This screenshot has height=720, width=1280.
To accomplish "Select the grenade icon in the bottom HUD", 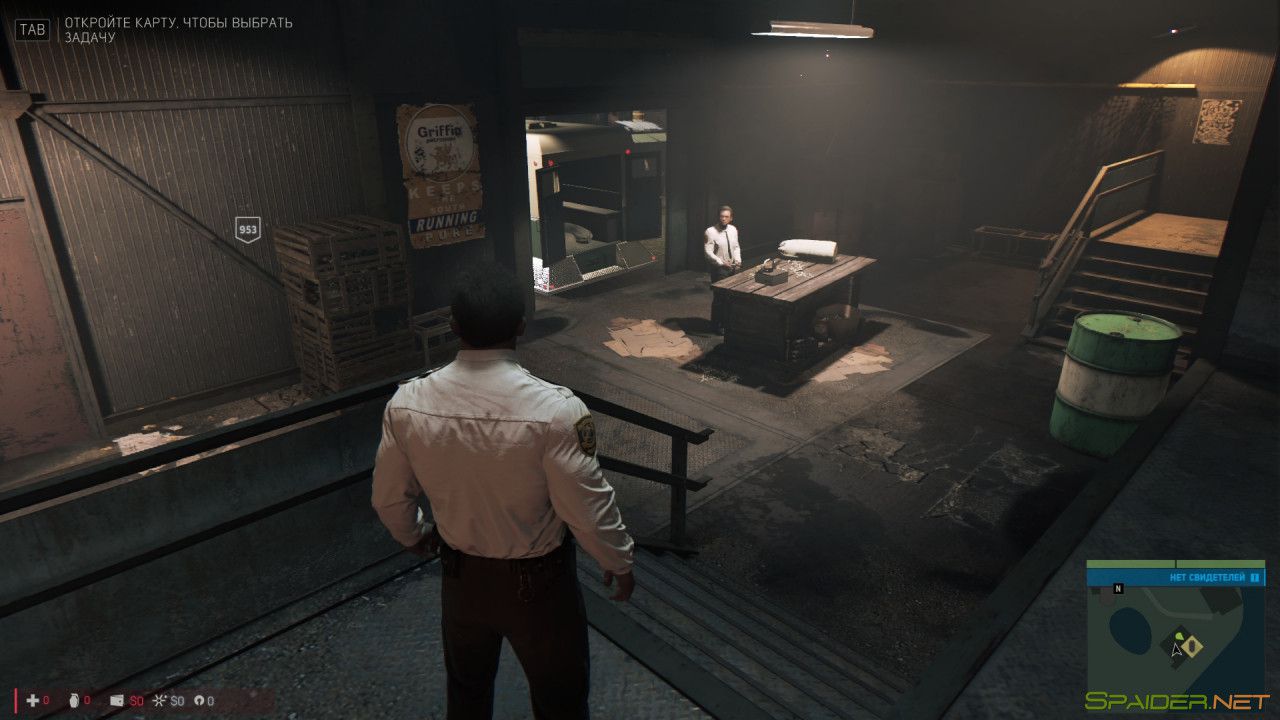I will pyautogui.click(x=74, y=701).
